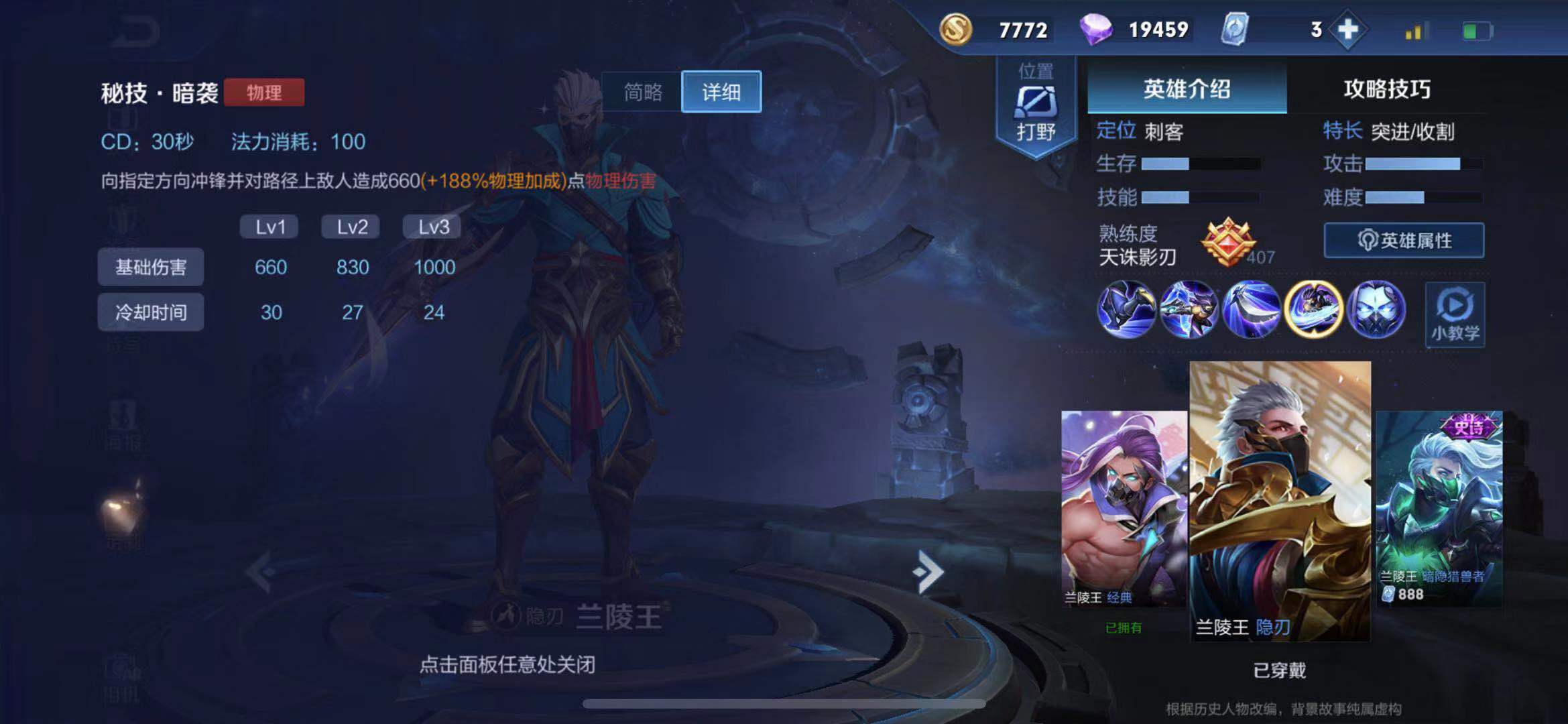Open the 英雄介绍 tab
The width and height of the screenshot is (1568, 724).
(1188, 88)
